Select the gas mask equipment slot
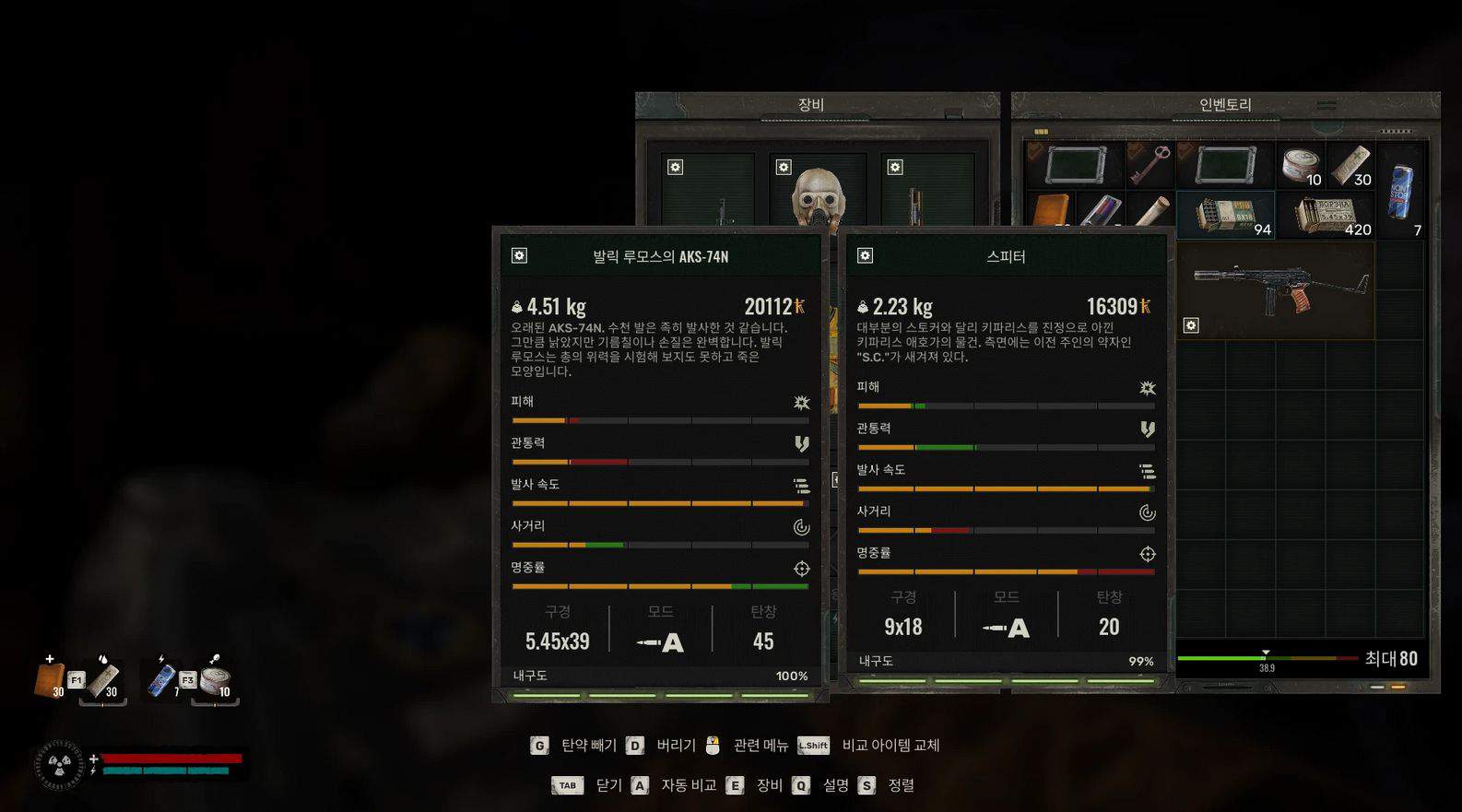Screen dimensions: 1462x812 coord(818,194)
